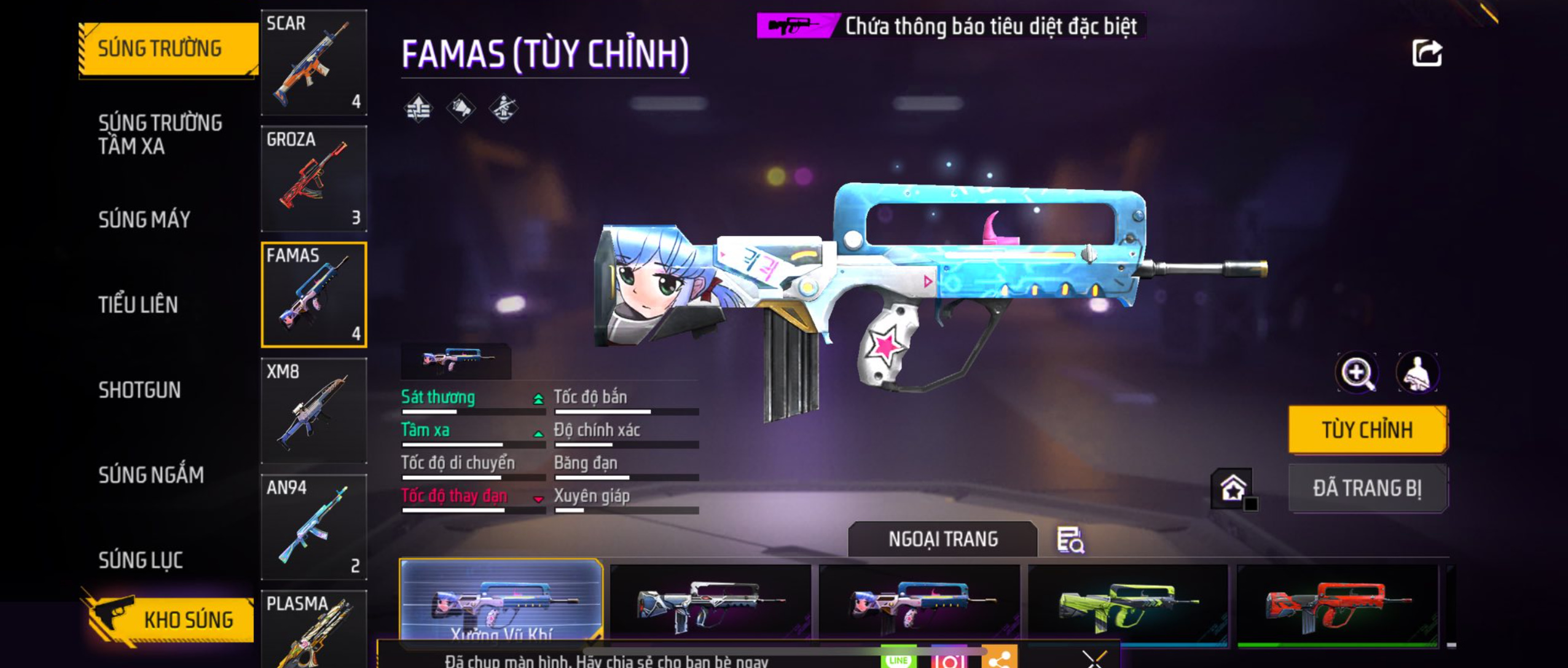Choose the GROZA weapon tile
The height and width of the screenshot is (668, 1568).
coord(314,178)
